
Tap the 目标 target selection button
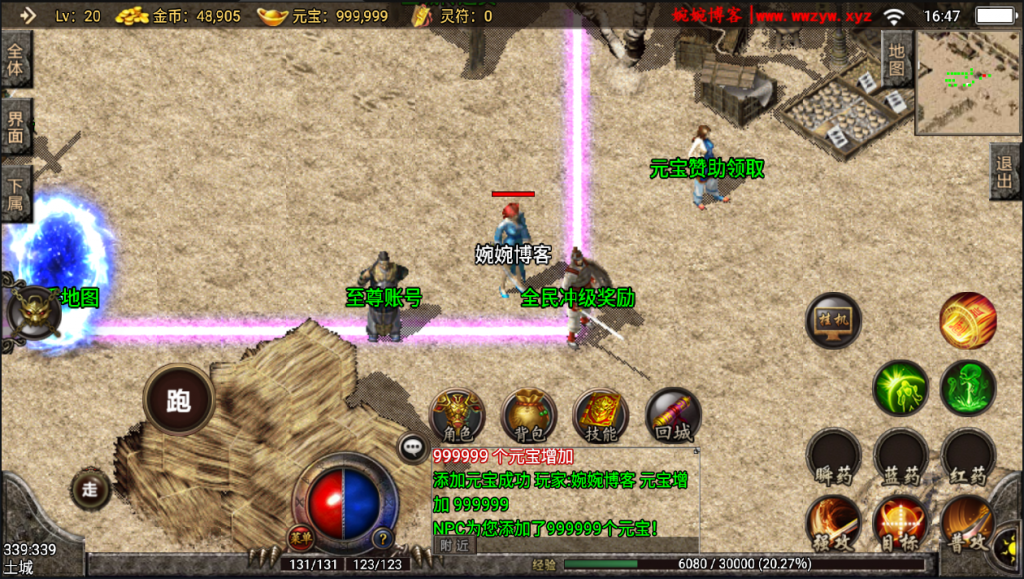900,522
